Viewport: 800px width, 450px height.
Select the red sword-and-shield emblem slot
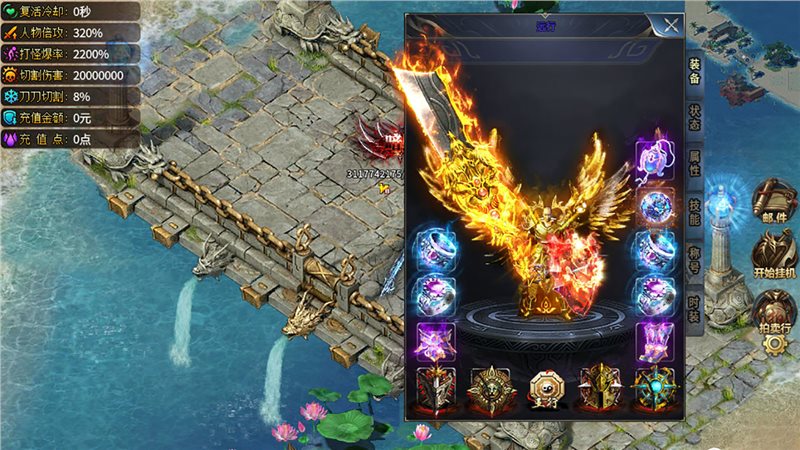pos(436,388)
